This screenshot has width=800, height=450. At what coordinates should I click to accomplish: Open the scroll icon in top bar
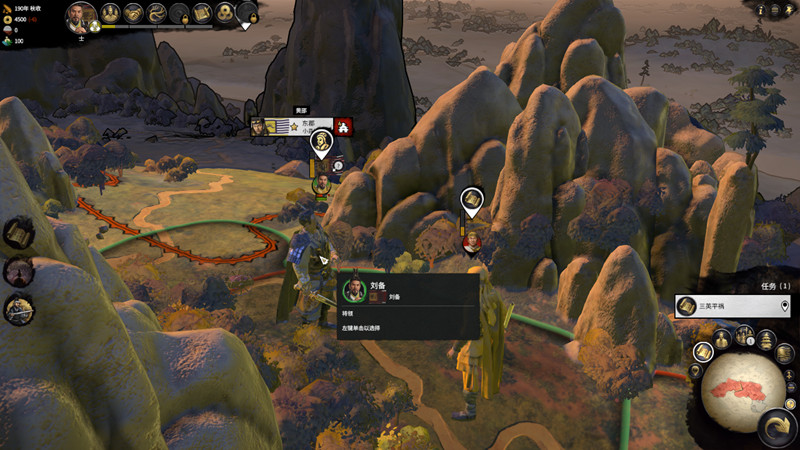click(x=202, y=13)
